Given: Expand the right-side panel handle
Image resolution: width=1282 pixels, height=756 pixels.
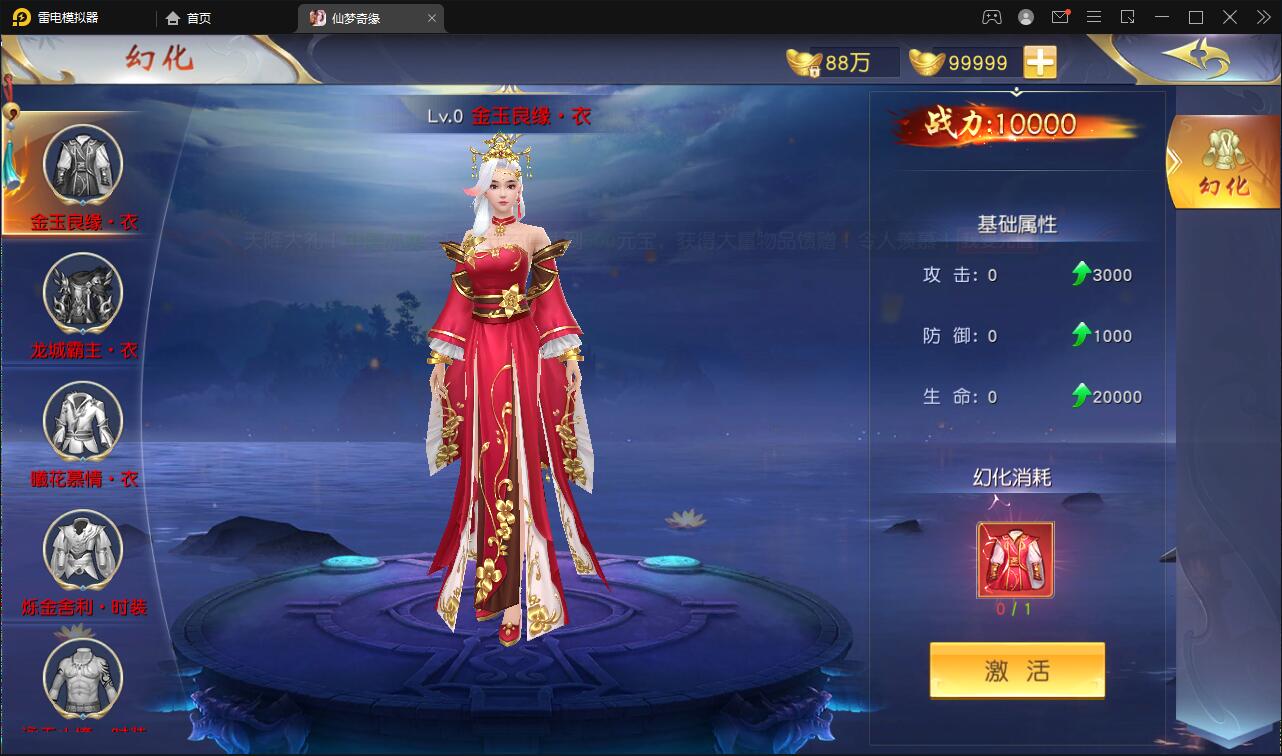Looking at the screenshot, I should pyautogui.click(x=1176, y=160).
